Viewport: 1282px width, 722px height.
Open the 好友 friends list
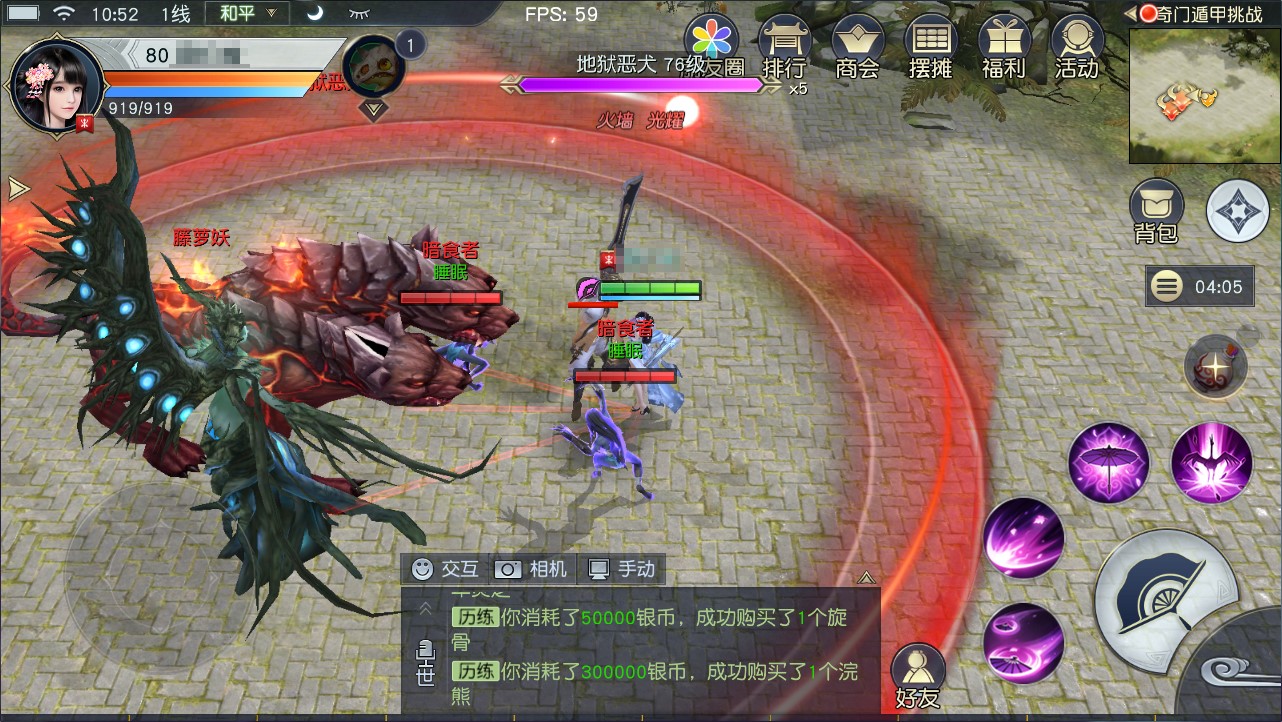click(917, 676)
